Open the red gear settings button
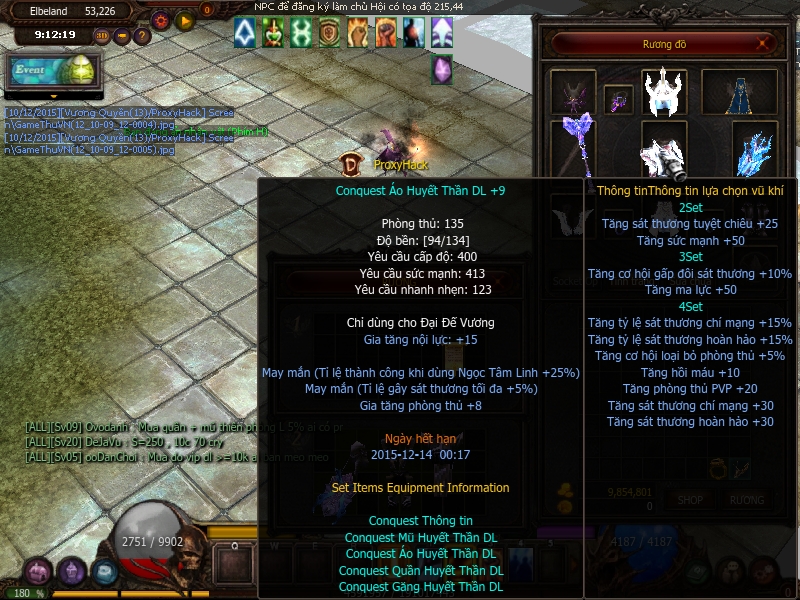Viewport: 800px width, 600px height. (x=160, y=19)
